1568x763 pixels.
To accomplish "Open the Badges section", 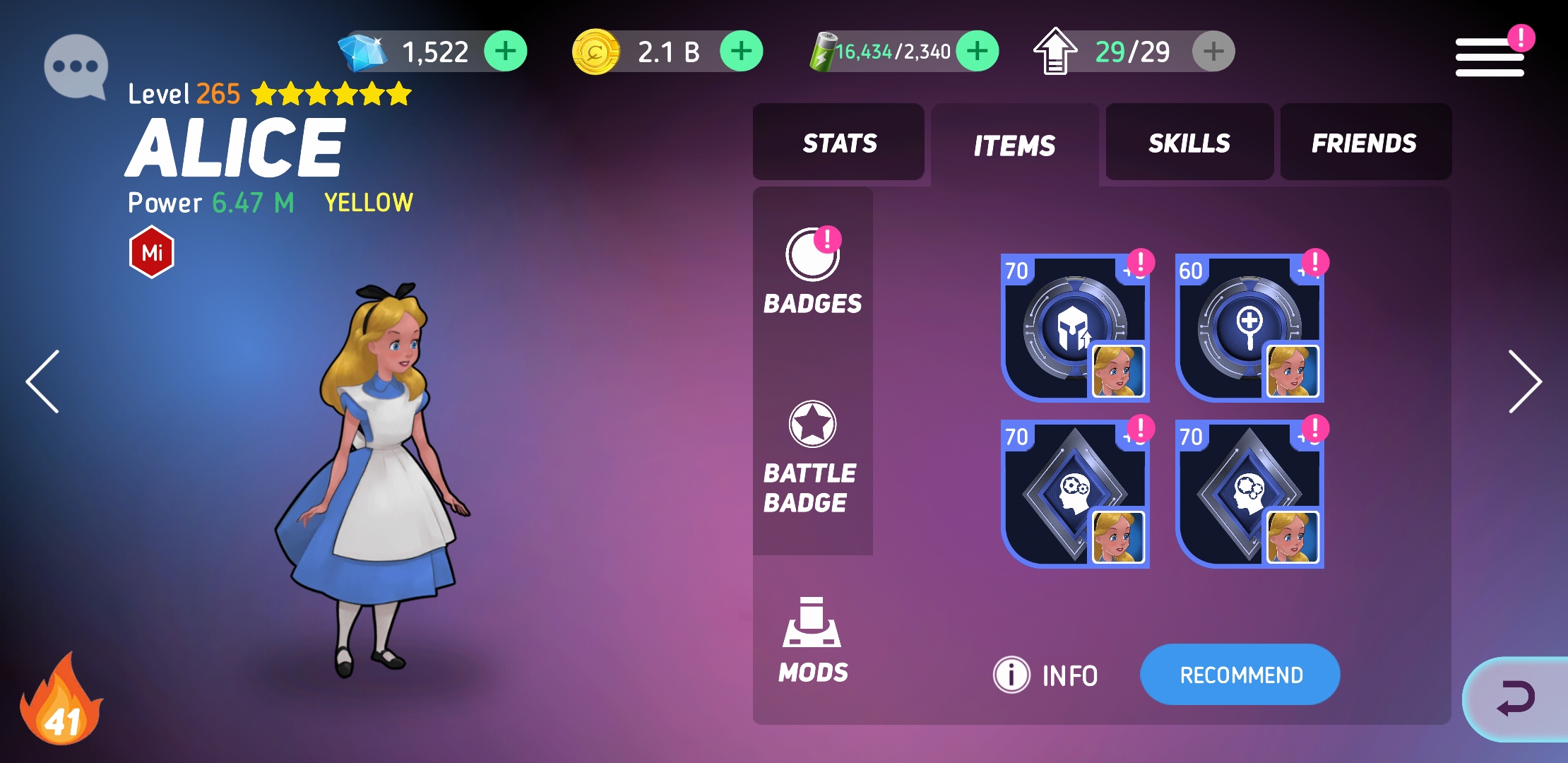I will pos(812,273).
